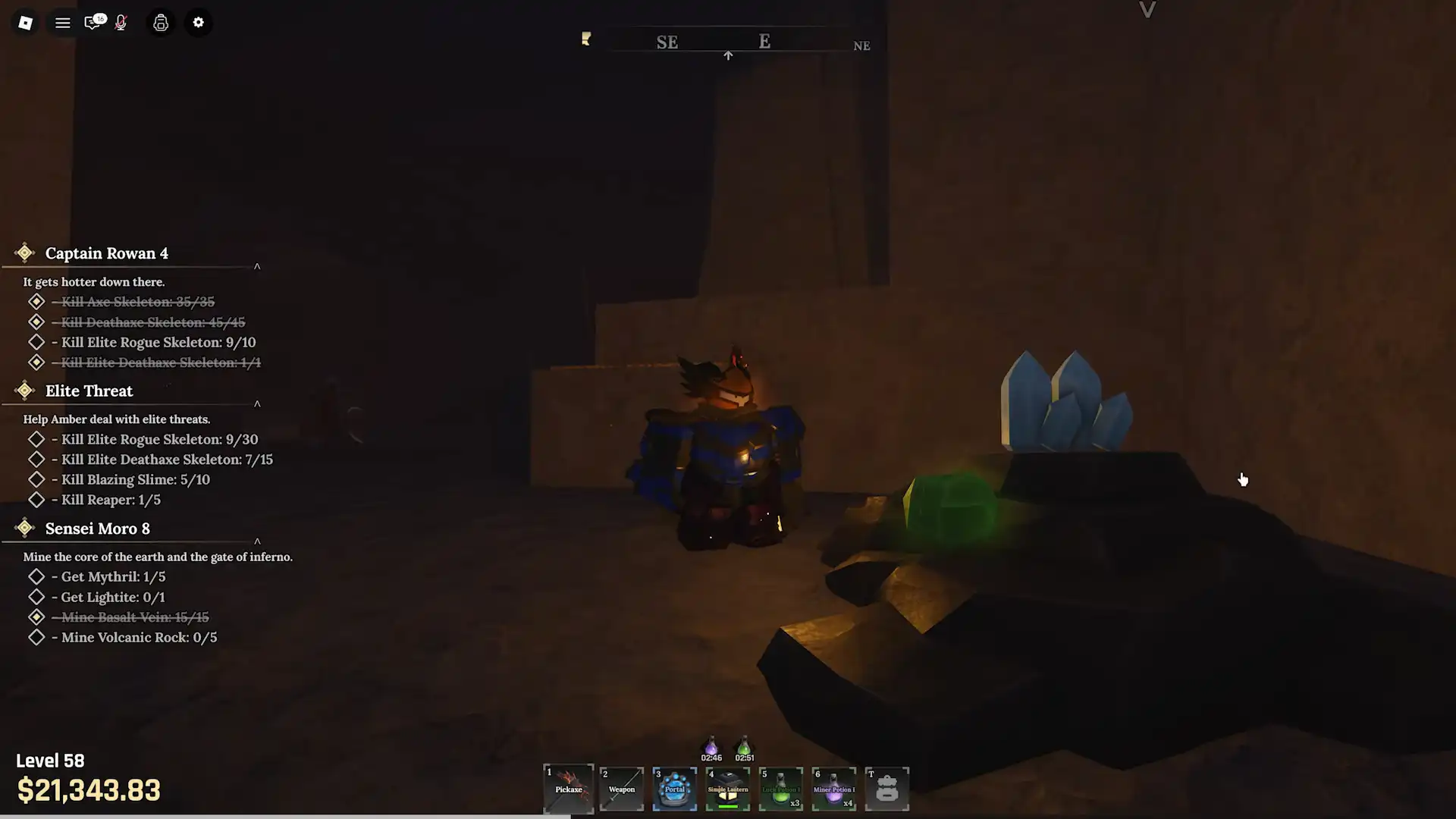This screenshot has height=819, width=1456.
Task: Open the Portal item in slot 3
Action: (674, 789)
